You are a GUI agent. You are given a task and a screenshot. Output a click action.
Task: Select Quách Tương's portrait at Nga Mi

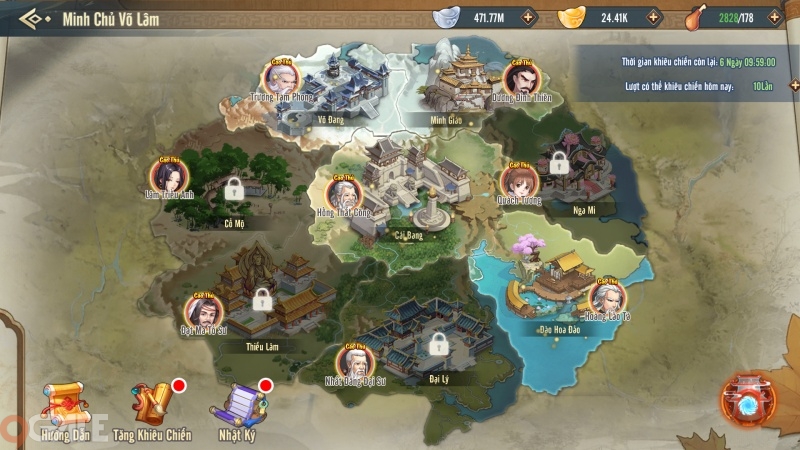tap(519, 181)
